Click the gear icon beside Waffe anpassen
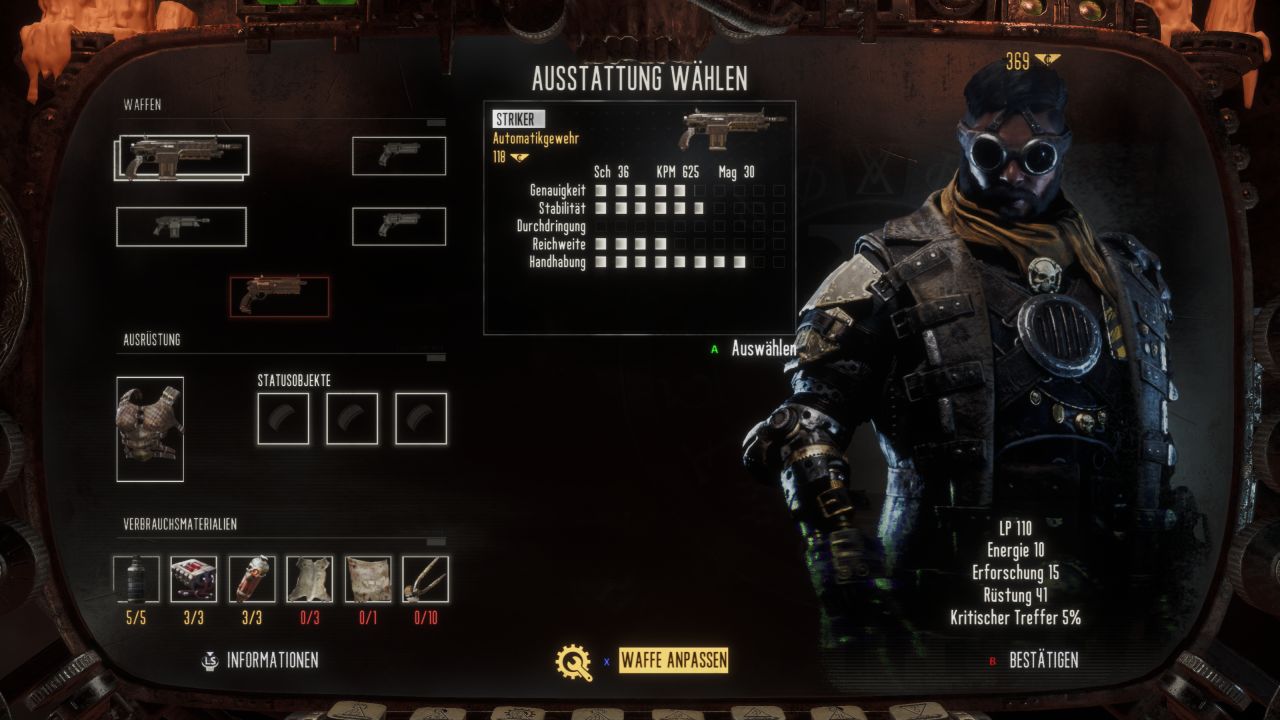Image resolution: width=1280 pixels, height=720 pixels. point(574,661)
